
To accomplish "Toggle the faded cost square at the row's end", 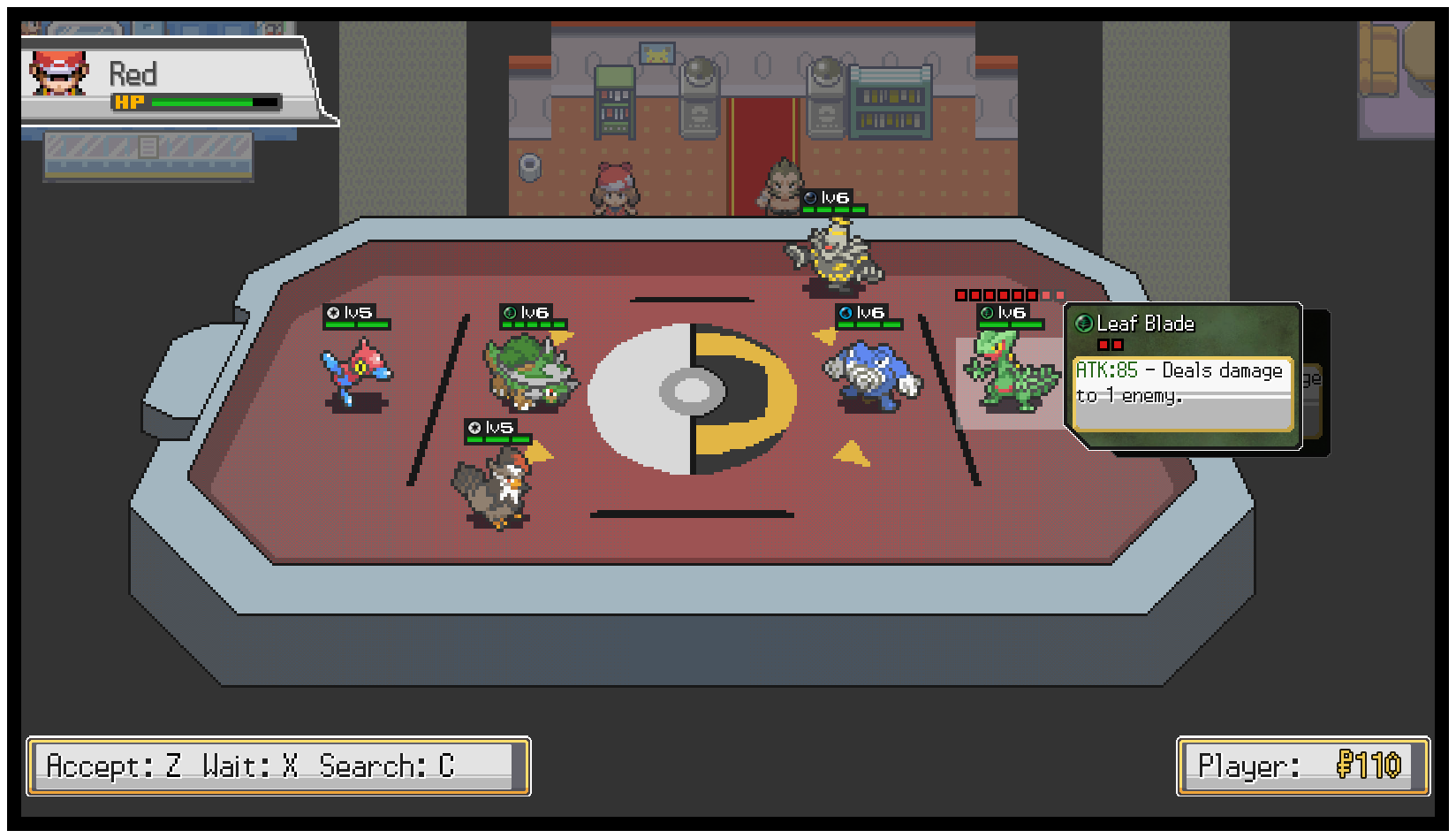I will pyautogui.click(x=1059, y=294).
